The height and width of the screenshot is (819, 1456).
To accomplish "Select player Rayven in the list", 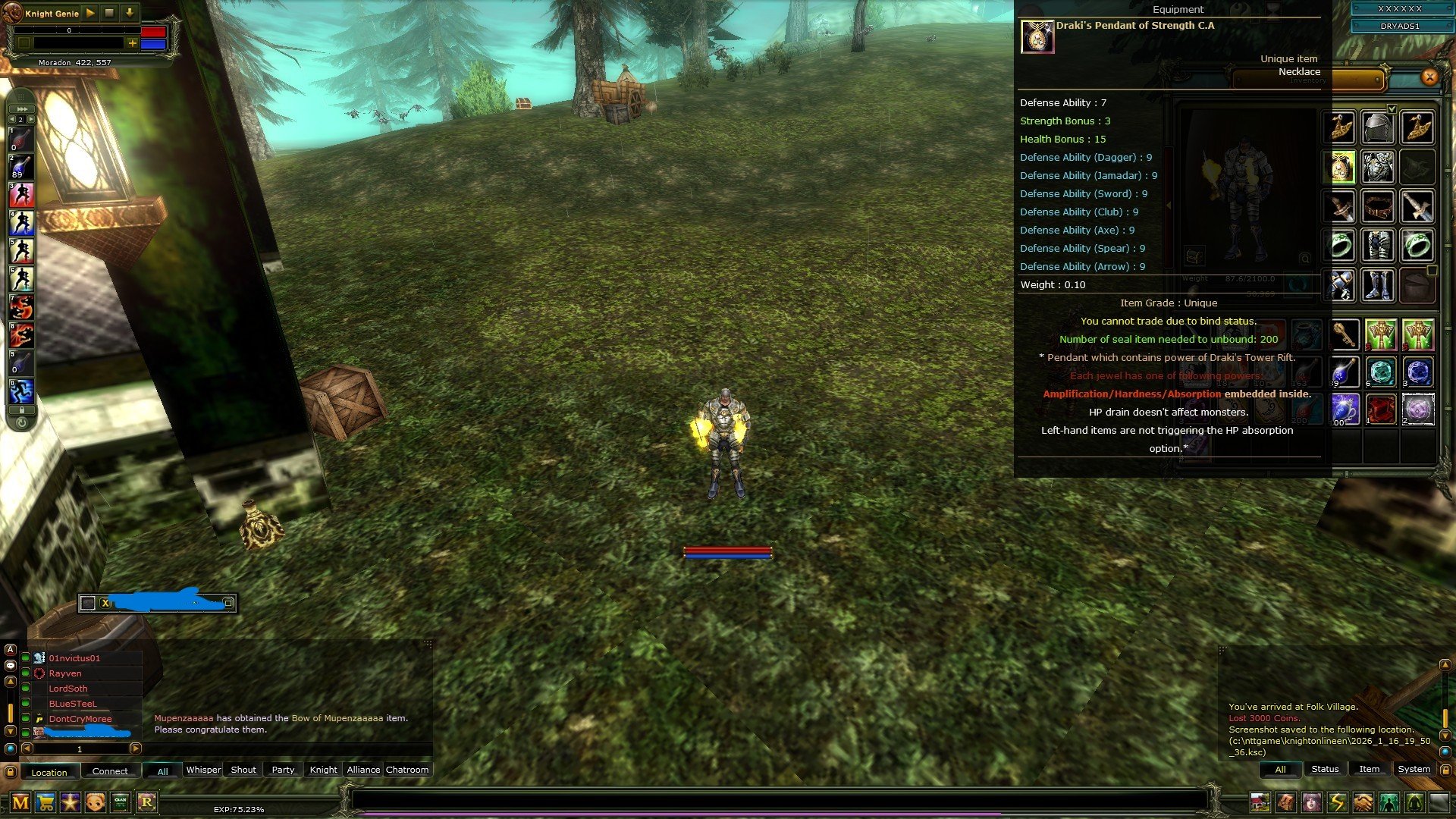I will [x=65, y=673].
